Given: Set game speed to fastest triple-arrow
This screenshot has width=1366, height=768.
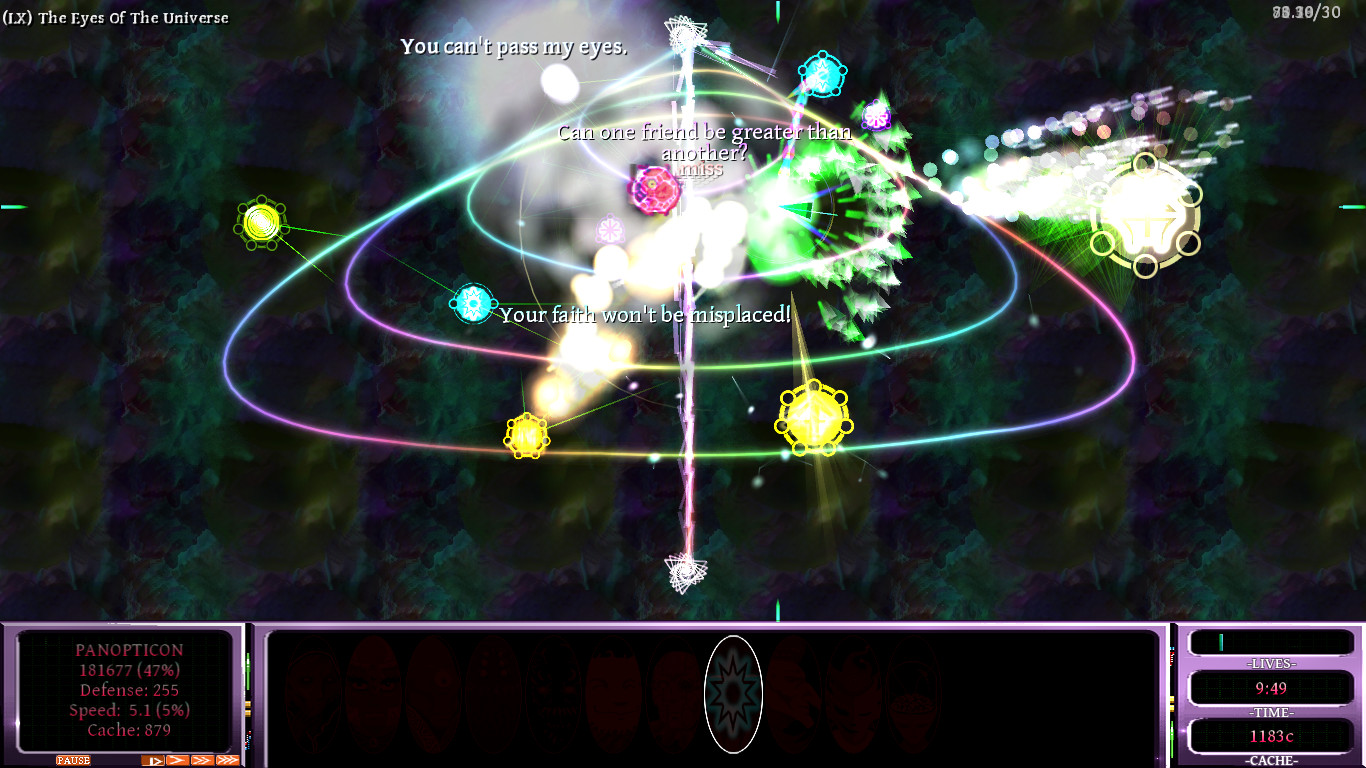Looking at the screenshot, I should 227,760.
